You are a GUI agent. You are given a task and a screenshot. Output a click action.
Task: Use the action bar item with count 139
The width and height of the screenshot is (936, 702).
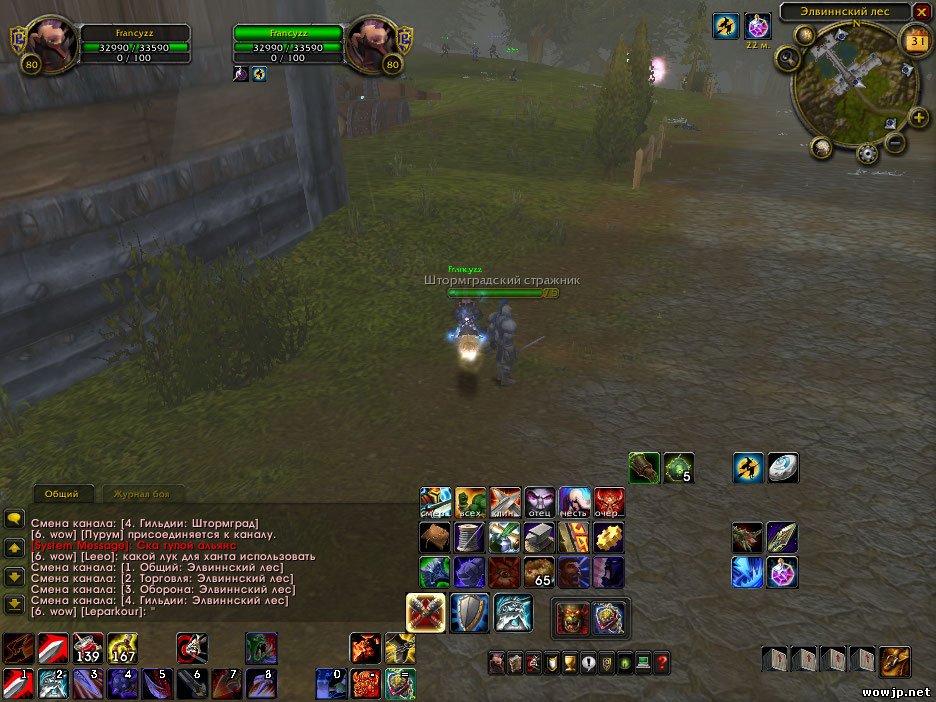click(88, 648)
